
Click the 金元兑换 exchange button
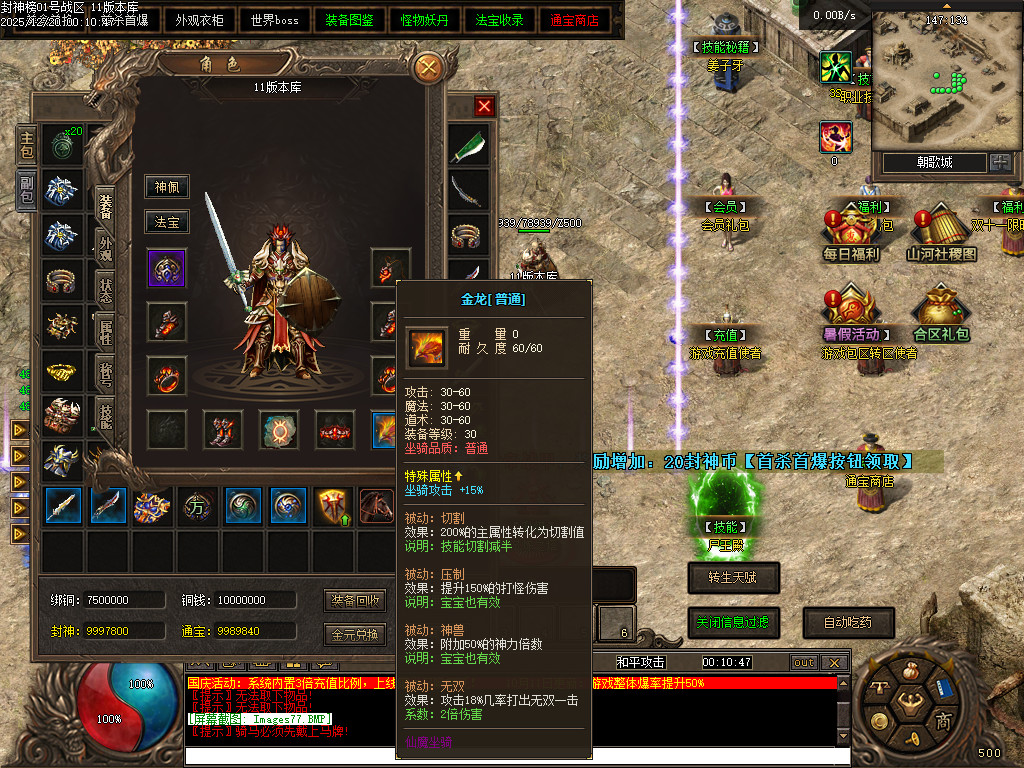[x=356, y=634]
